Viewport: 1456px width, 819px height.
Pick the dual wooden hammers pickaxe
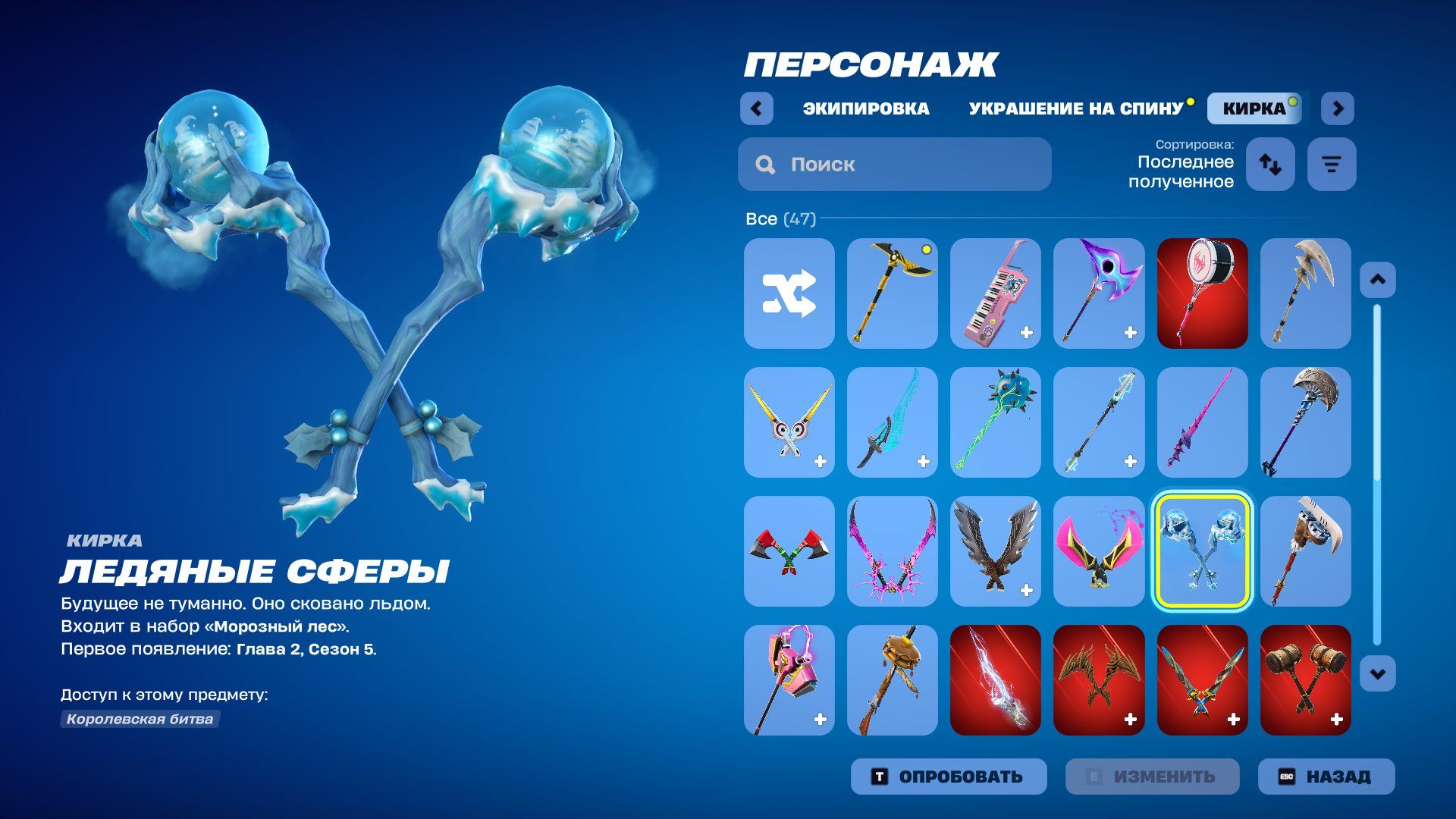coord(1305,680)
